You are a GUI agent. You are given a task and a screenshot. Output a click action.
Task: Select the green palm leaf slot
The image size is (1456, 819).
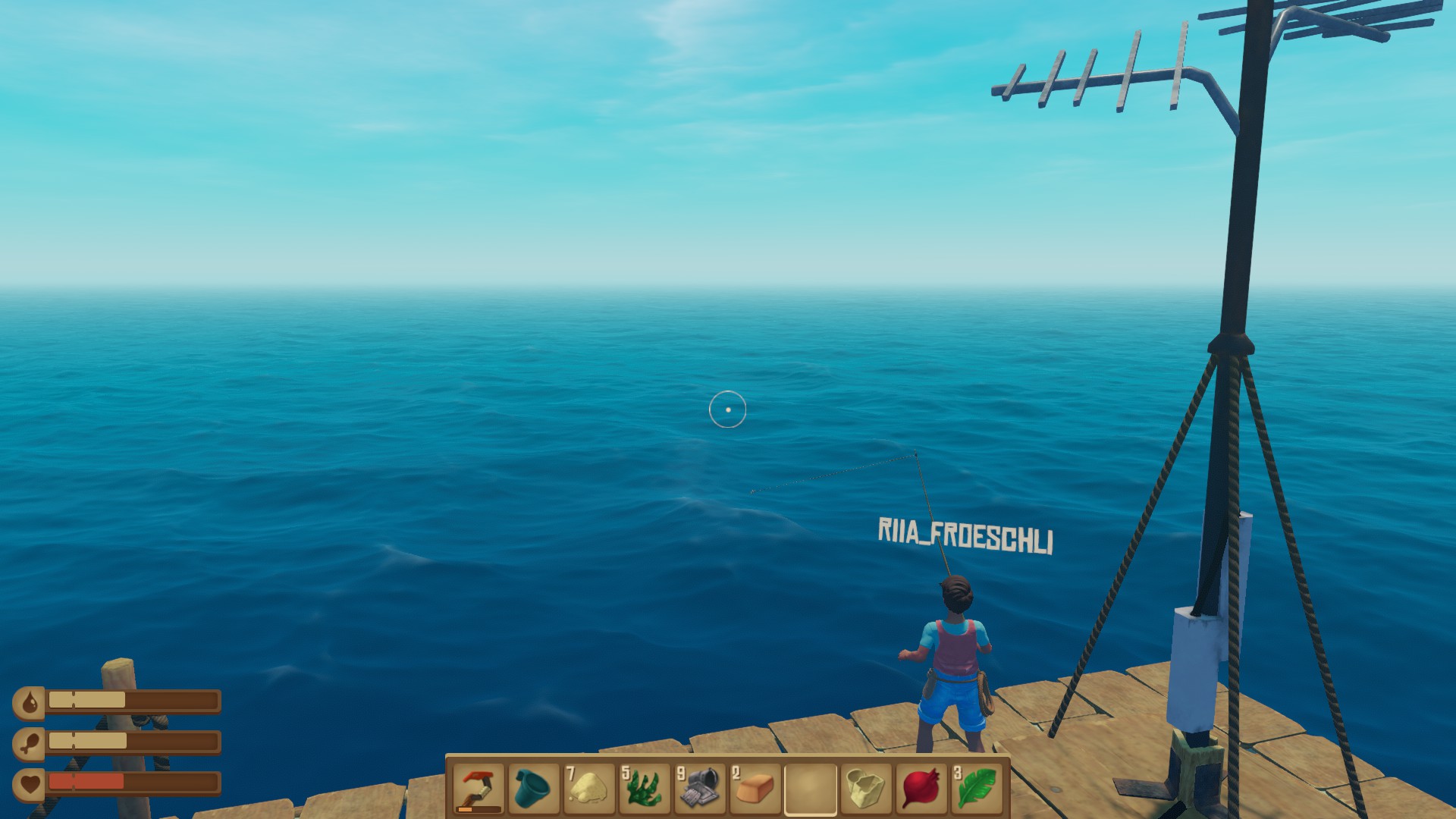pos(976,789)
